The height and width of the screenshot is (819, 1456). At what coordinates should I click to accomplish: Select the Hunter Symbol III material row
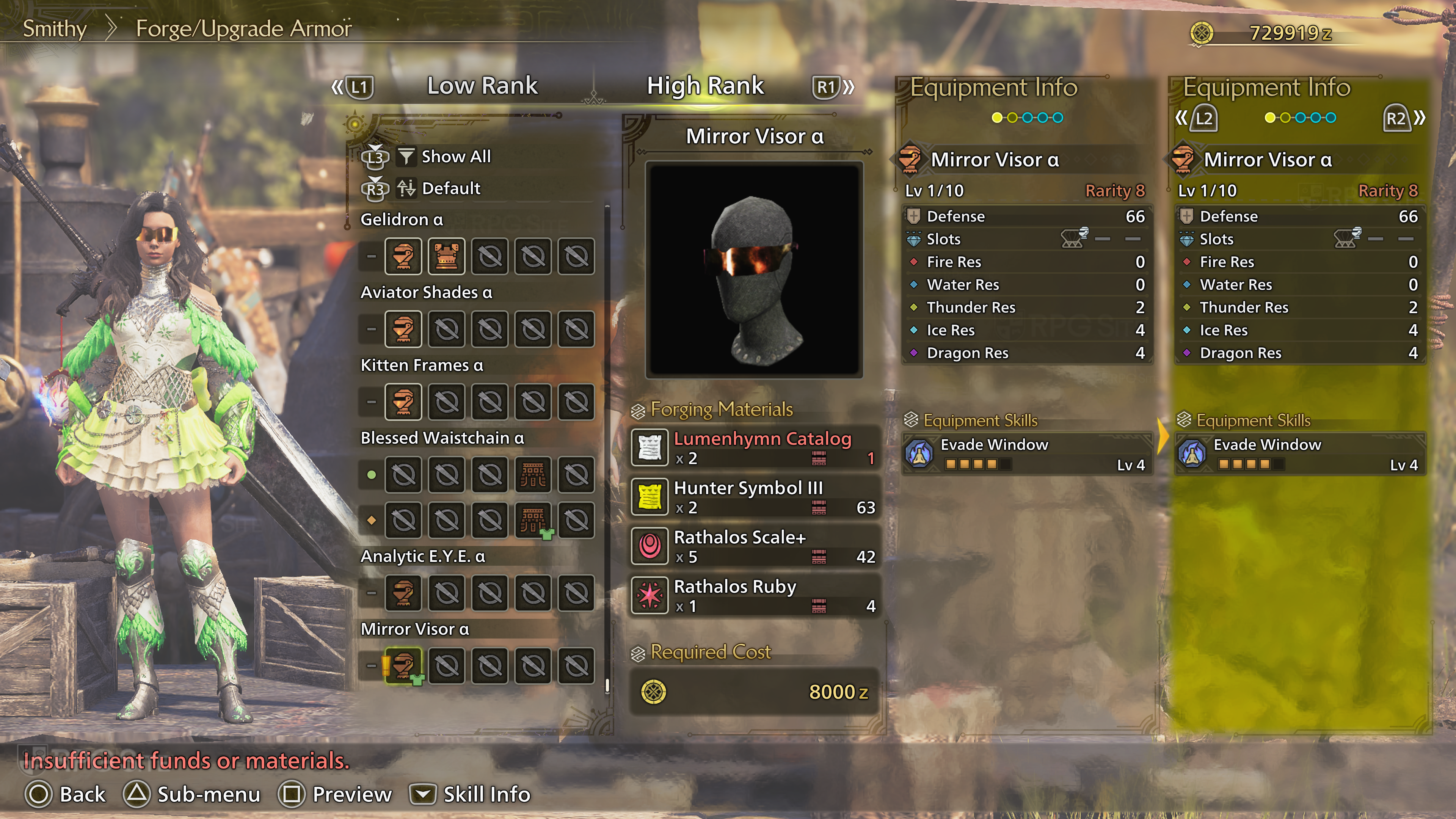coord(755,497)
